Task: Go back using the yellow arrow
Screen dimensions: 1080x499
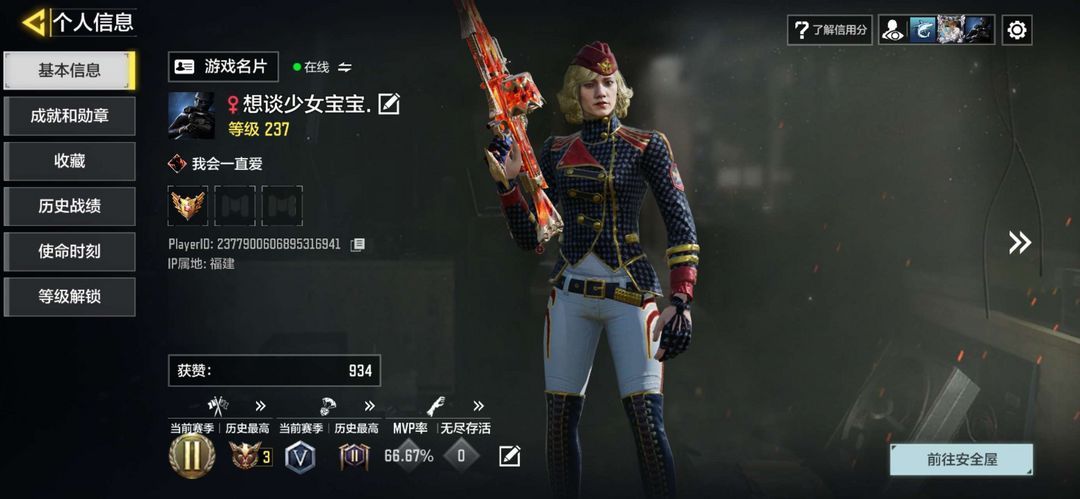Action: tap(33, 22)
